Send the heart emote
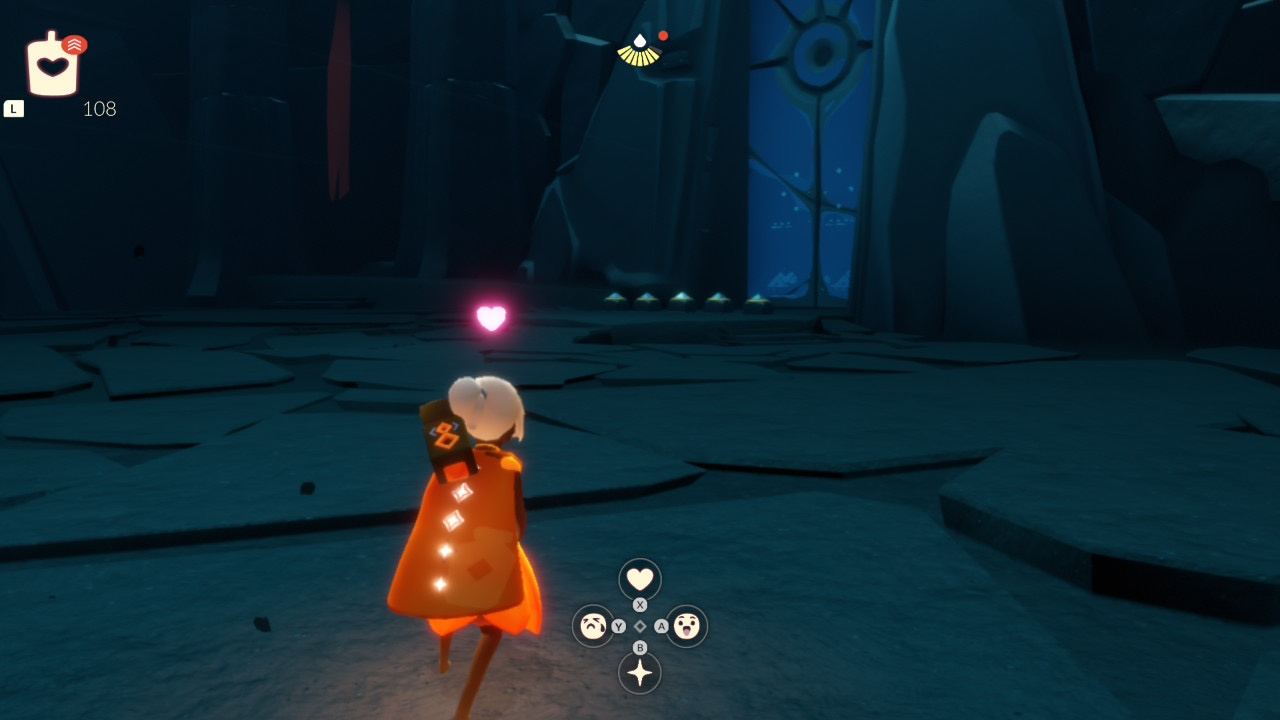Viewport: 1280px width, 720px height. tap(640, 579)
